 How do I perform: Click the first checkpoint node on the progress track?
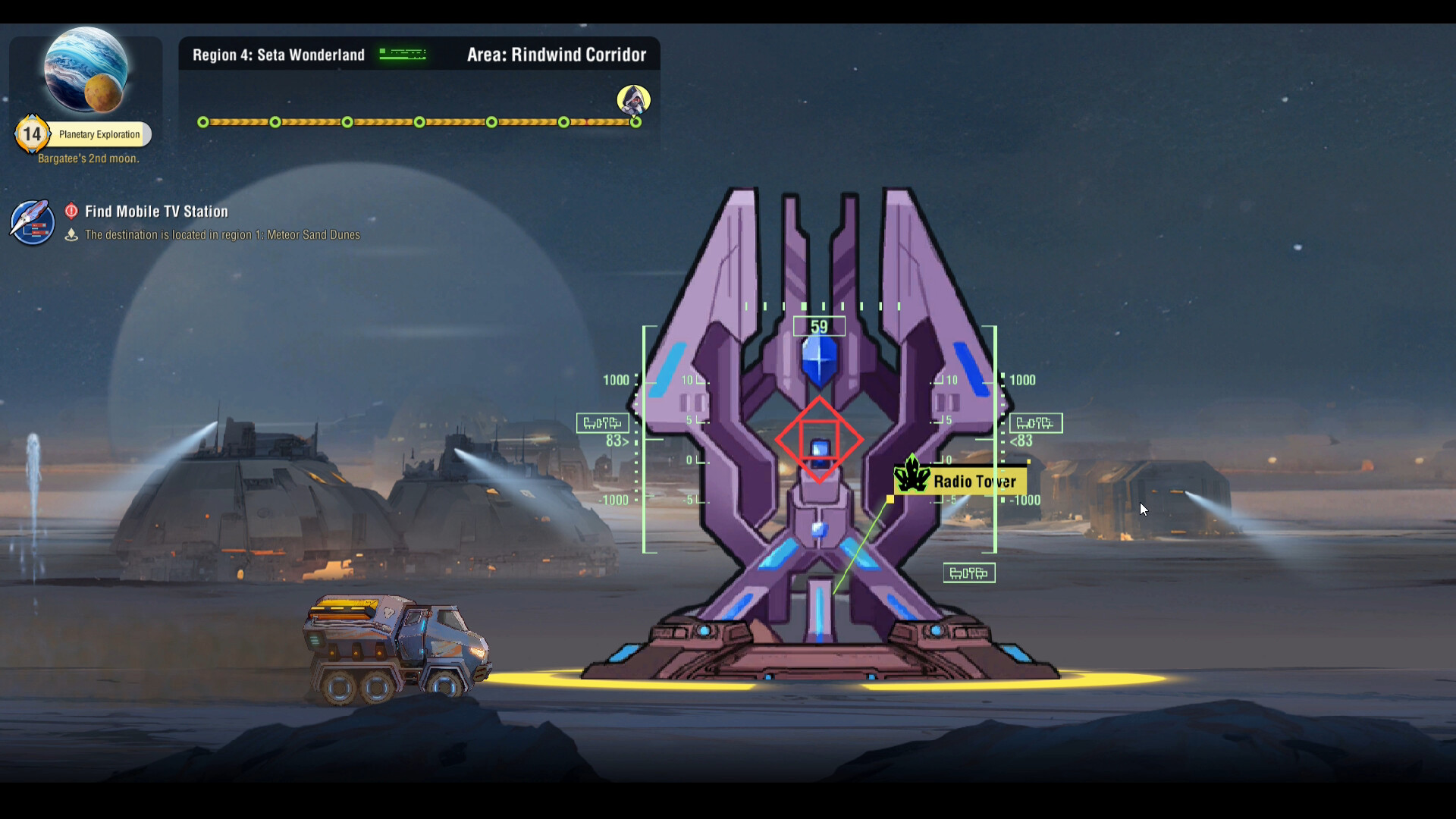203,121
